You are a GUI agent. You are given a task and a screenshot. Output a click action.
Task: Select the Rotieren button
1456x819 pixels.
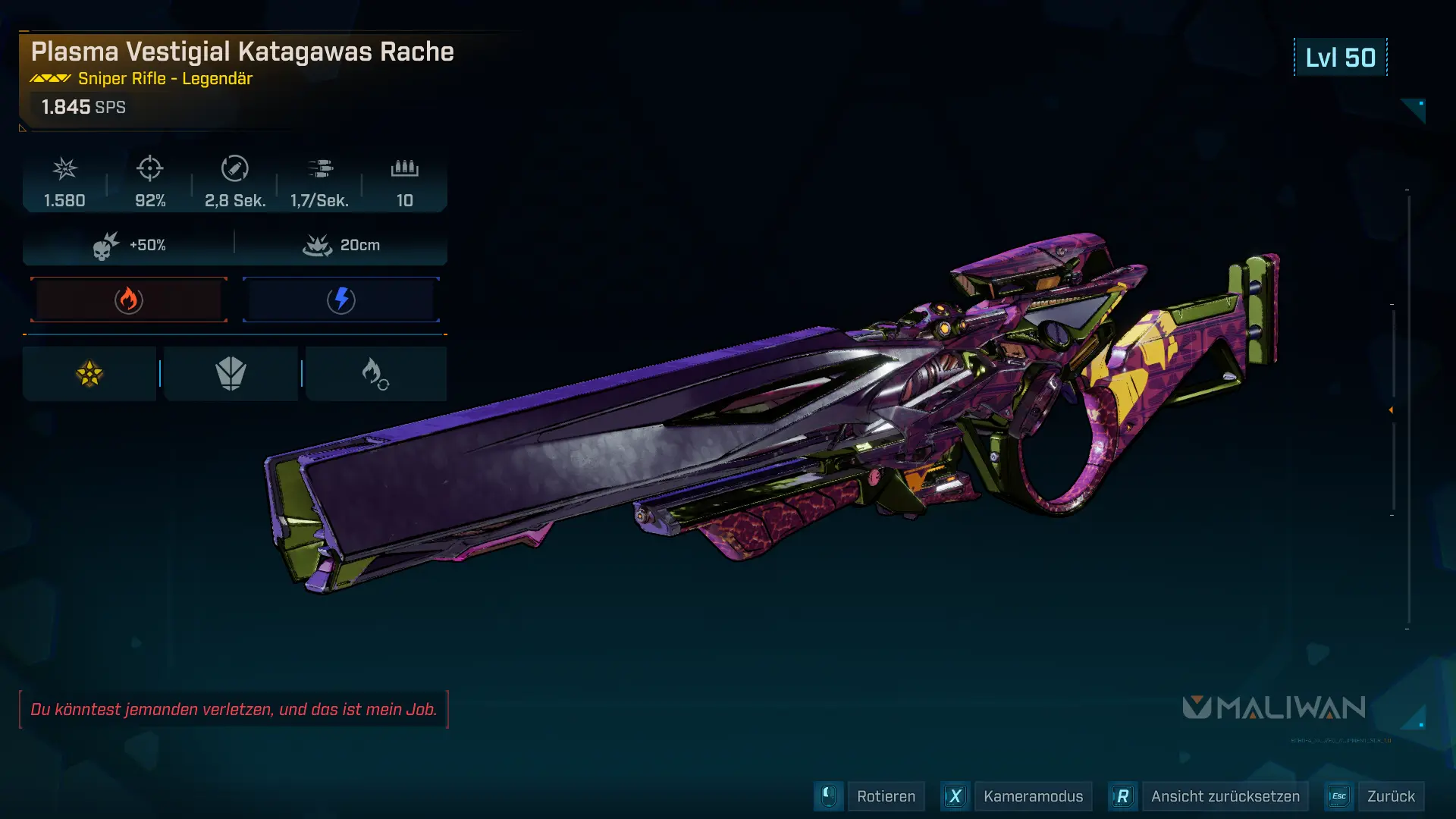pyautogui.click(x=885, y=796)
